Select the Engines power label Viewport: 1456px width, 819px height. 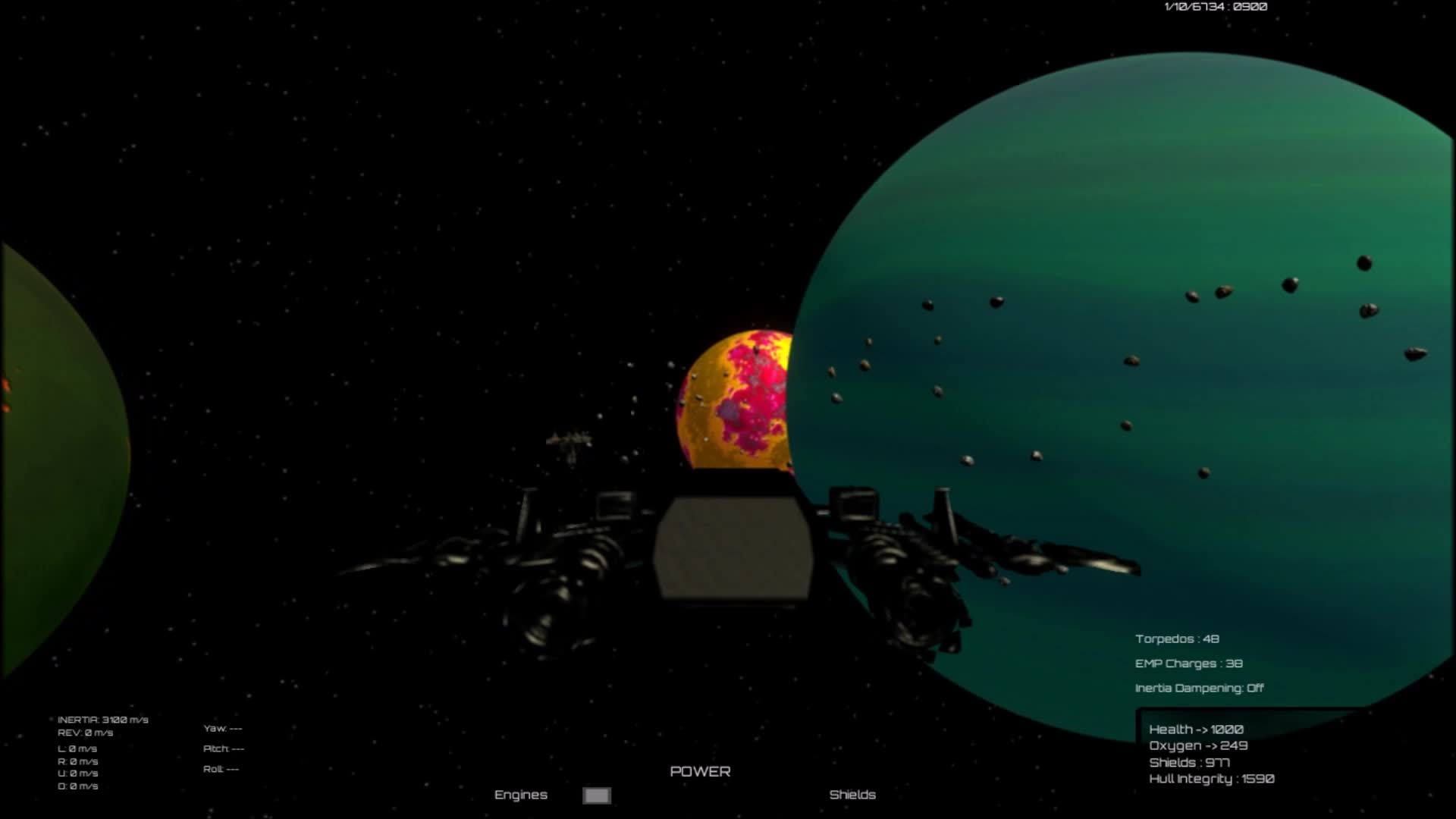pos(521,795)
